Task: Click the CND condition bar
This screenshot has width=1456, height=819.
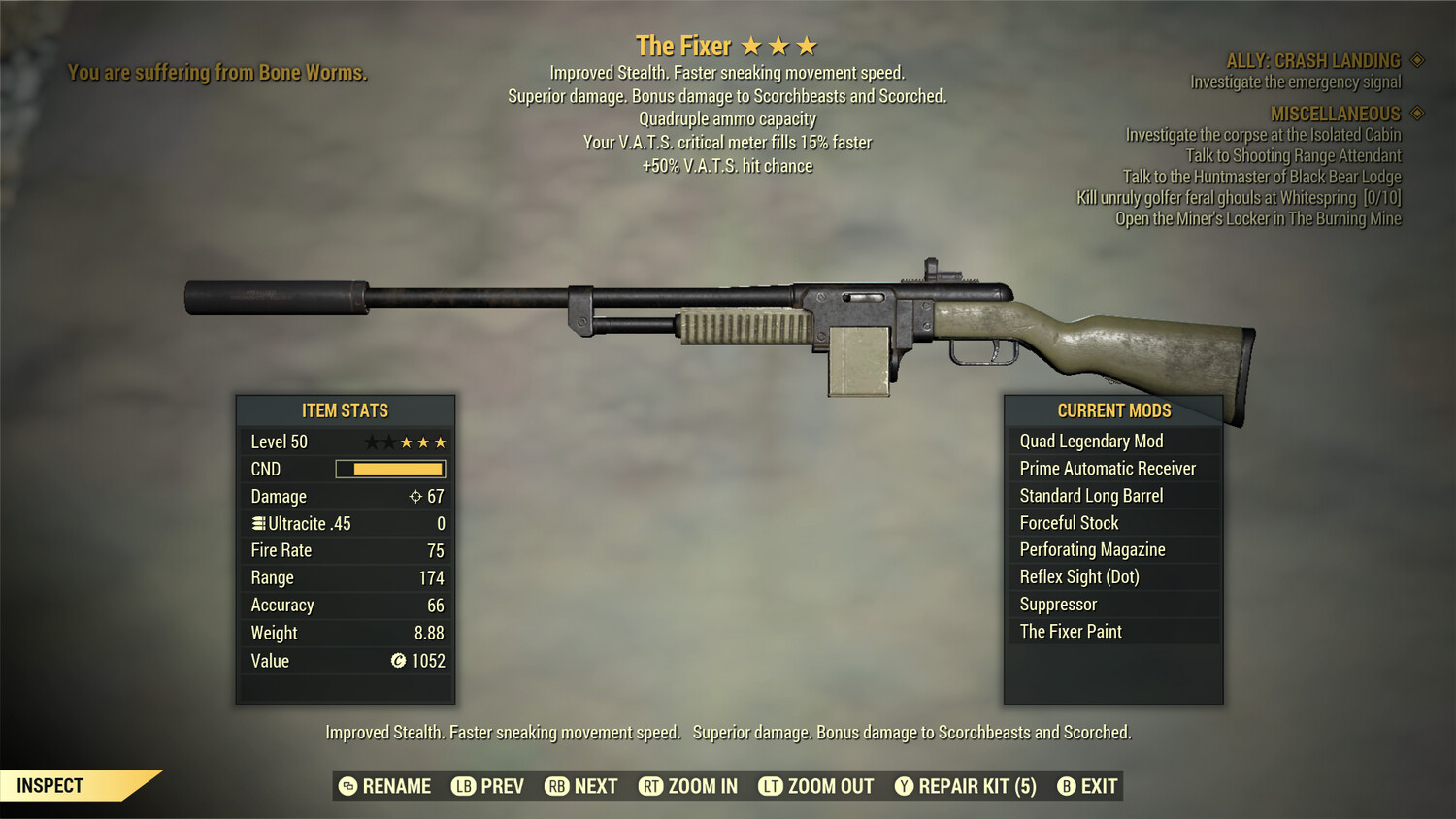Action: click(390, 470)
